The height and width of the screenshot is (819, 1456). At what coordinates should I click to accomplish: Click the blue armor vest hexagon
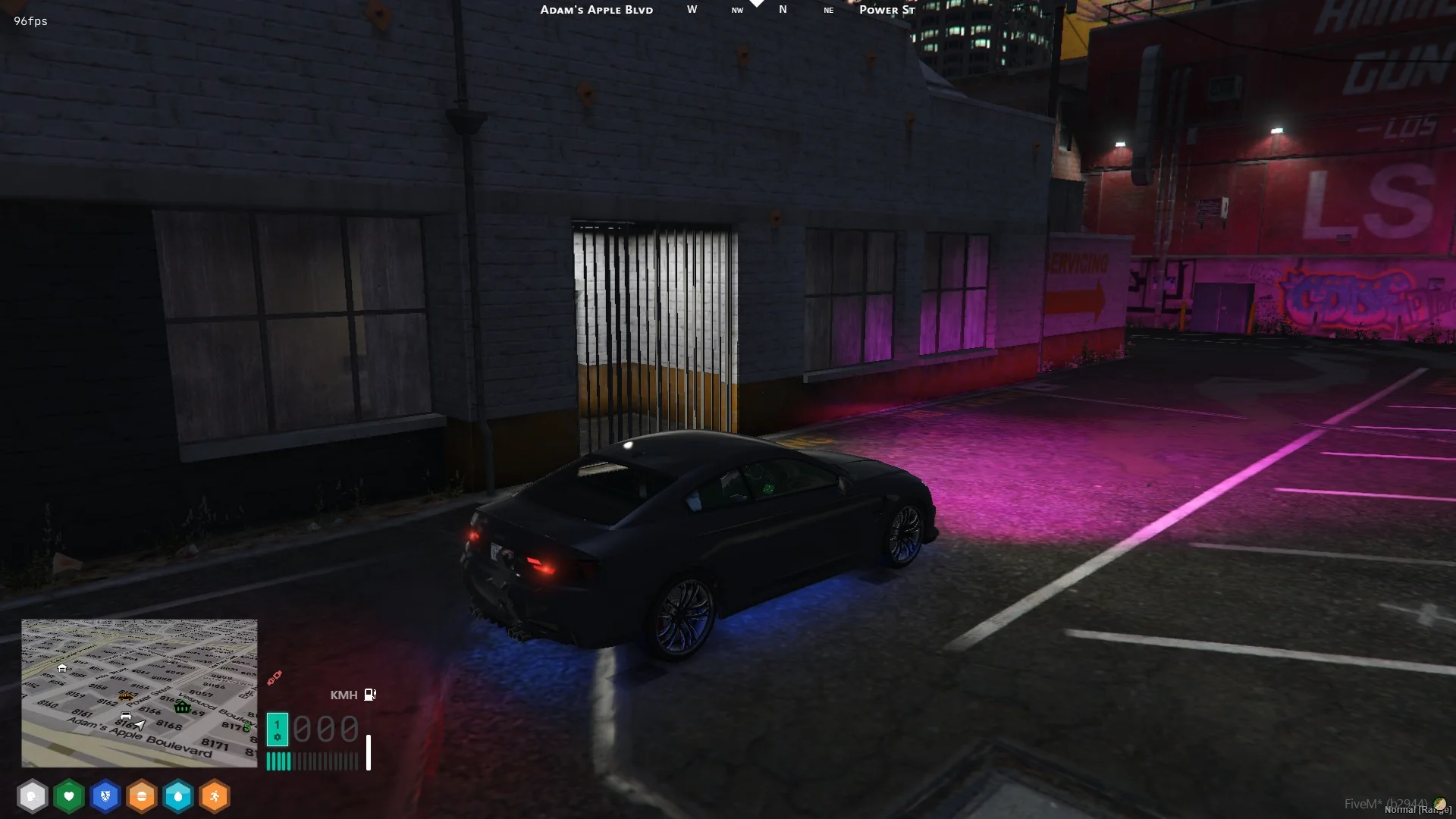[105, 796]
